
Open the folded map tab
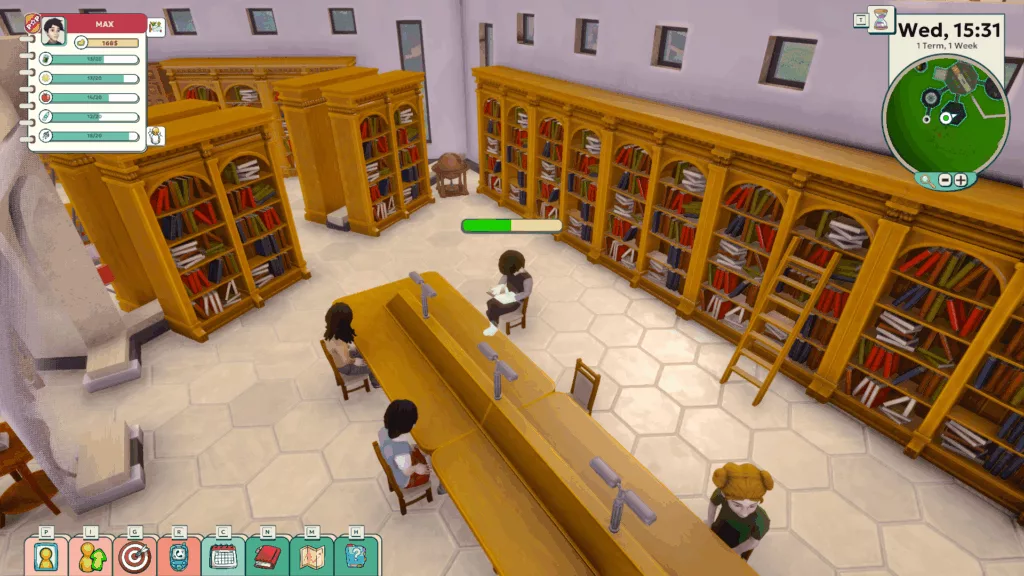tap(311, 556)
